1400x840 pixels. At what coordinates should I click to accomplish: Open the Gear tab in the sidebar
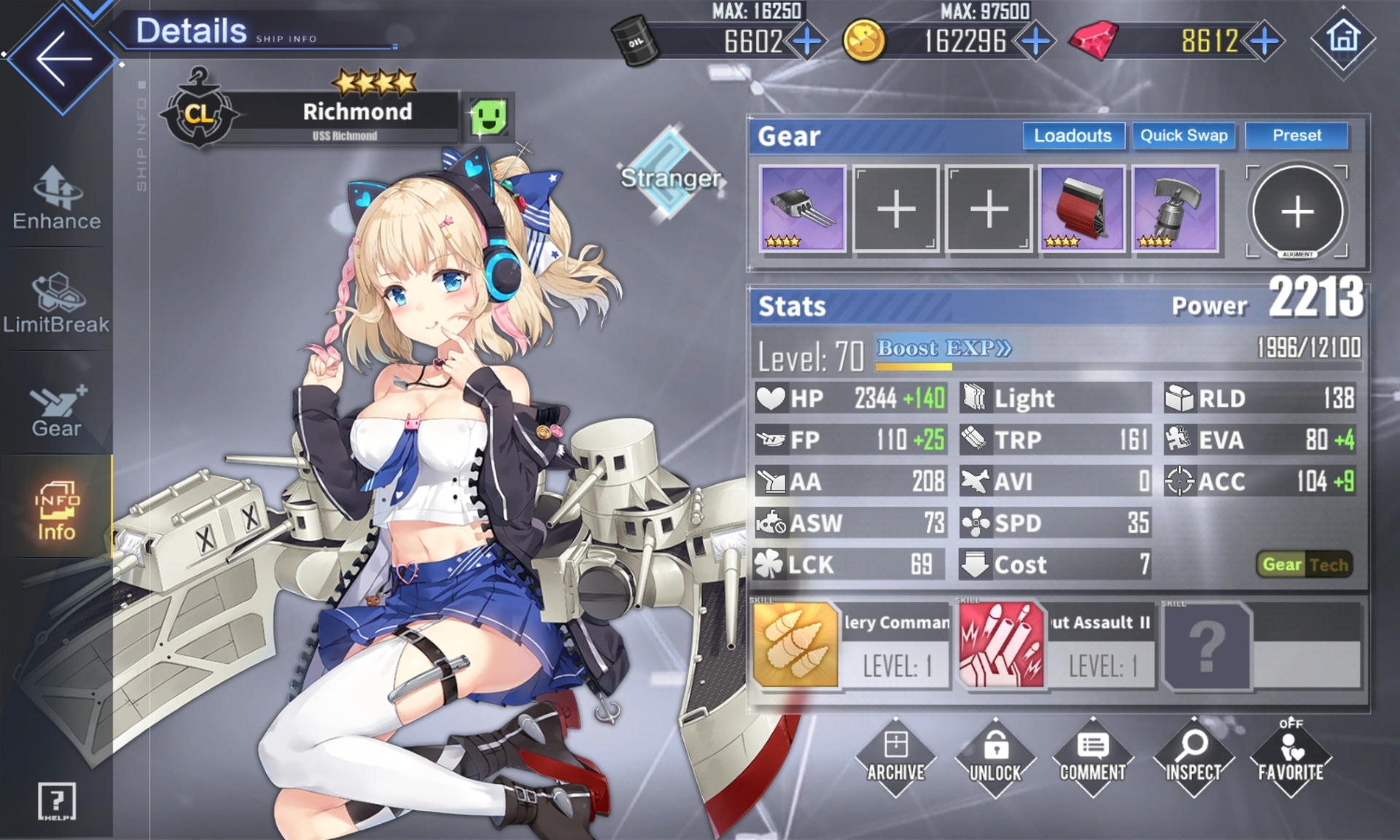(x=56, y=410)
